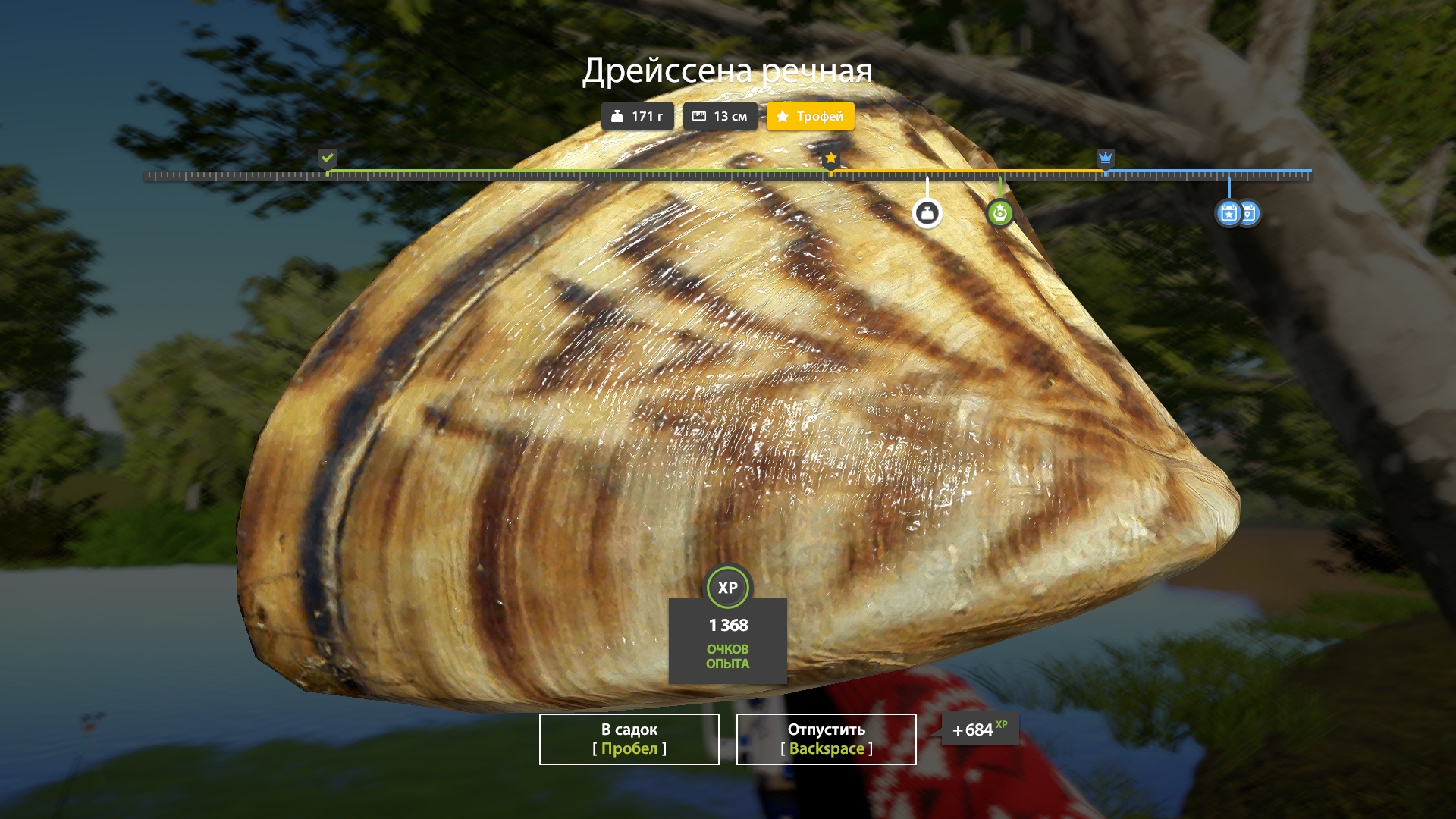Click the yellow Трофей badge
This screenshot has width=1456, height=819.
tap(810, 116)
